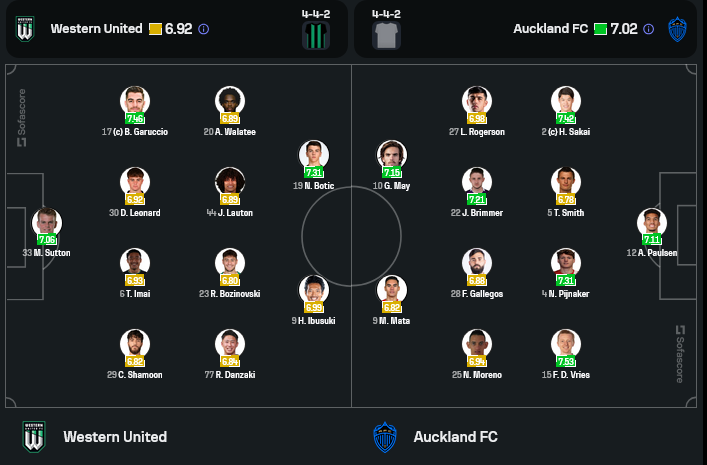
Task: Open J. Lauton's player profile
Action: (230, 183)
